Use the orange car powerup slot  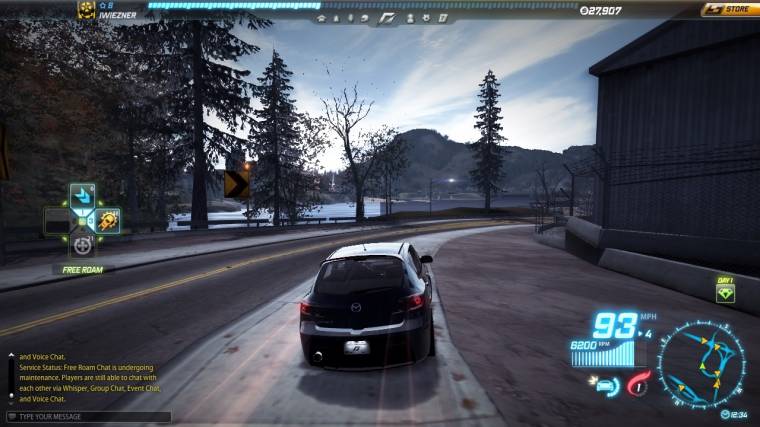click(107, 220)
